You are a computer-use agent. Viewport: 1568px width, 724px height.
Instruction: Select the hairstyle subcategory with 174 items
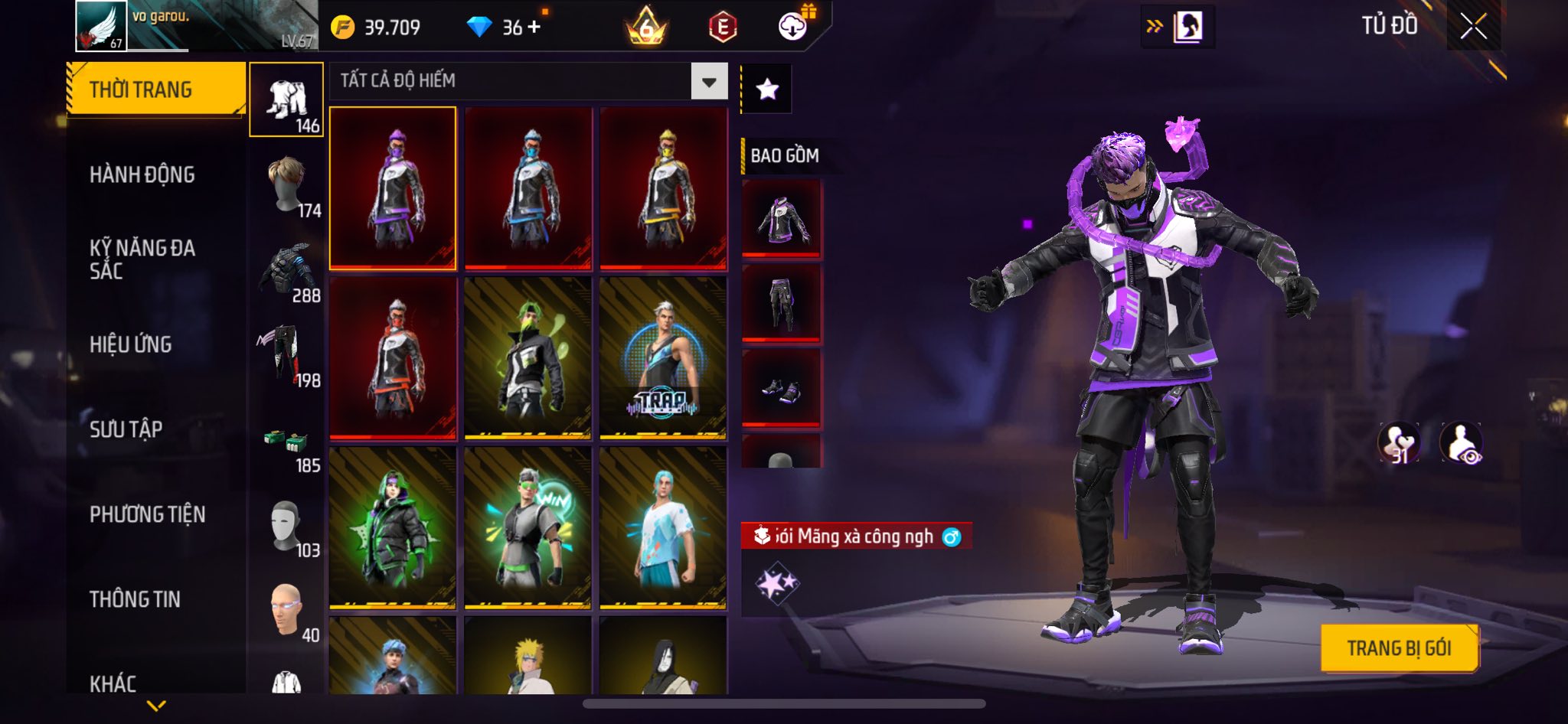[288, 186]
